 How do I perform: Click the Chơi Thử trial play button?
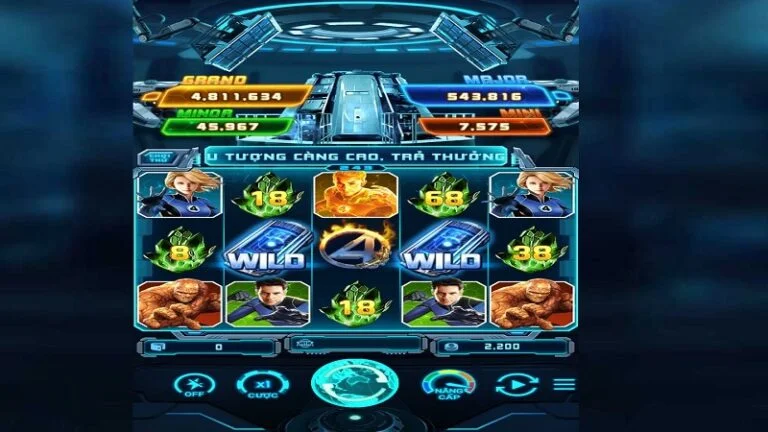(159, 157)
